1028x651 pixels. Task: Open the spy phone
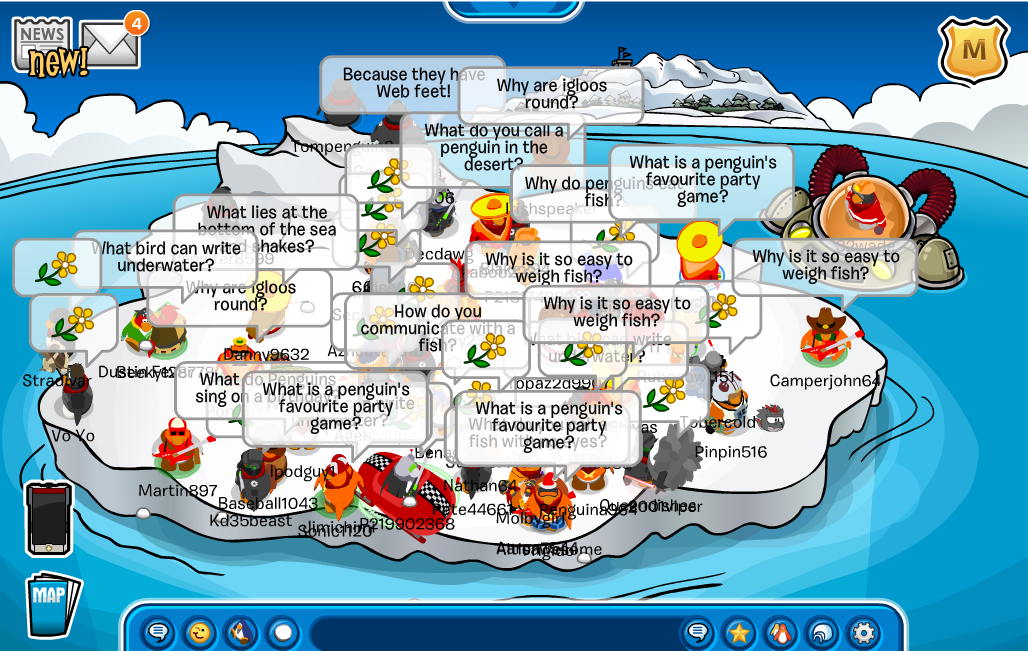[48, 518]
